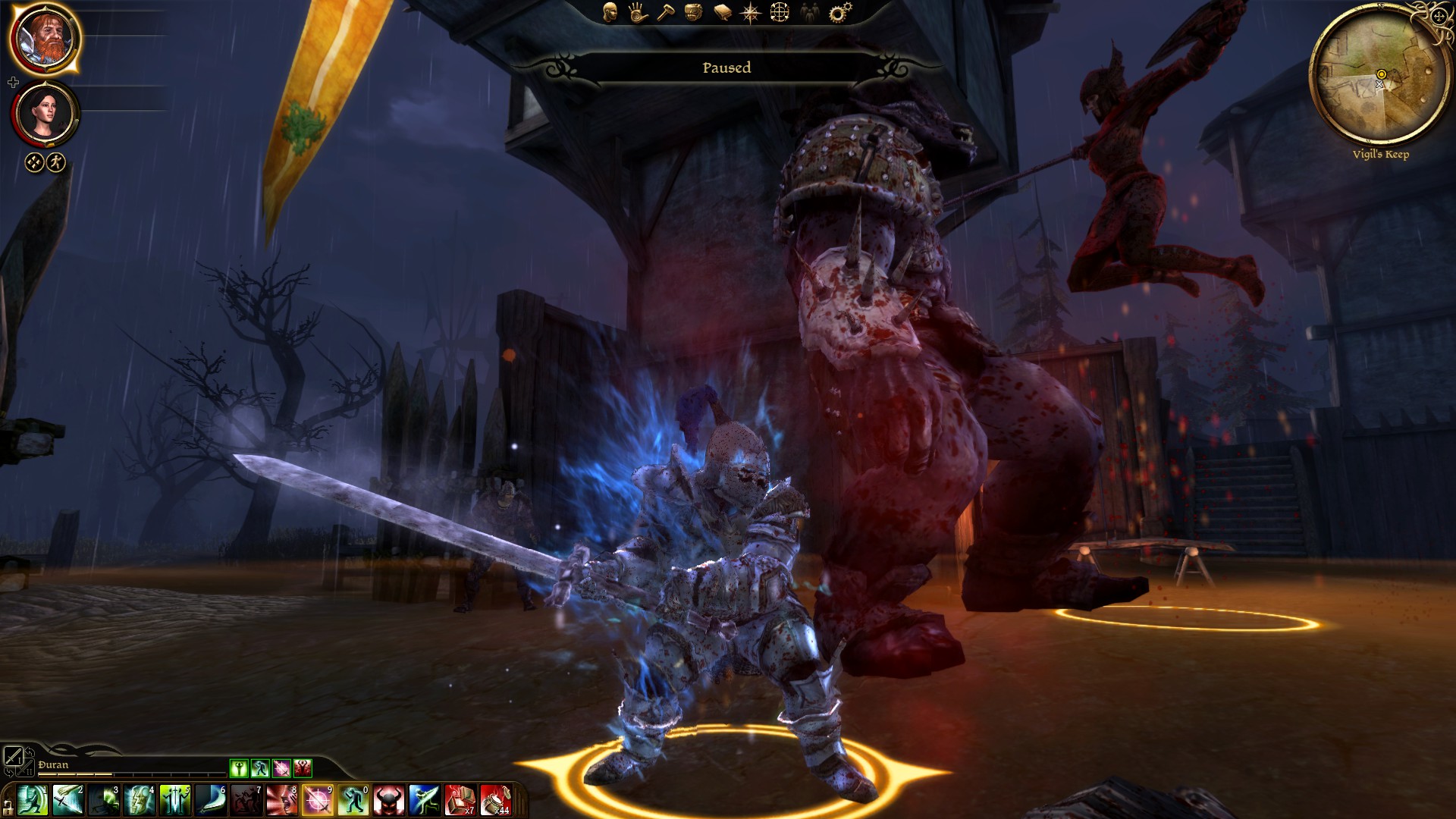Activate the red horned helmet ability
Image resolution: width=1456 pixels, height=819 pixels.
[x=388, y=801]
